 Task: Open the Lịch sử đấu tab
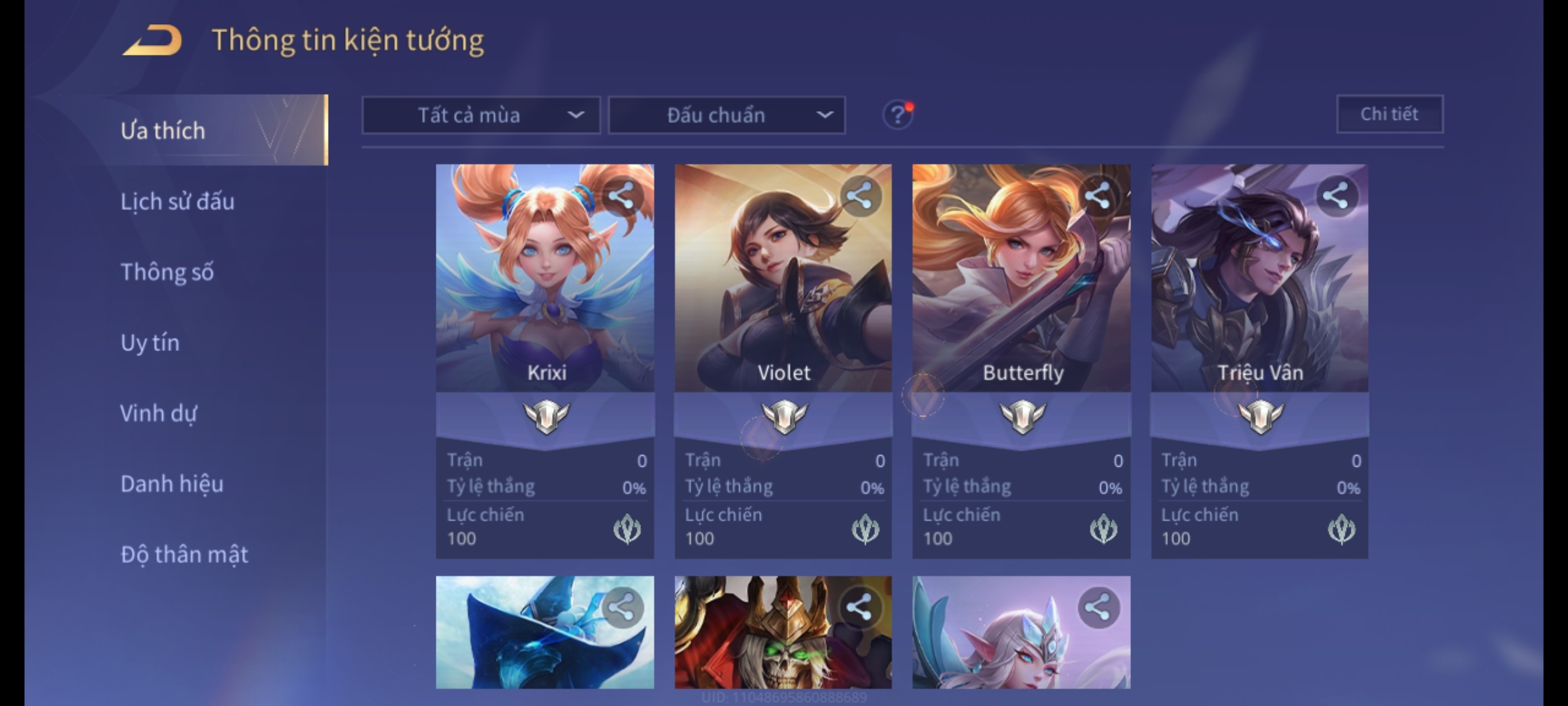[177, 201]
